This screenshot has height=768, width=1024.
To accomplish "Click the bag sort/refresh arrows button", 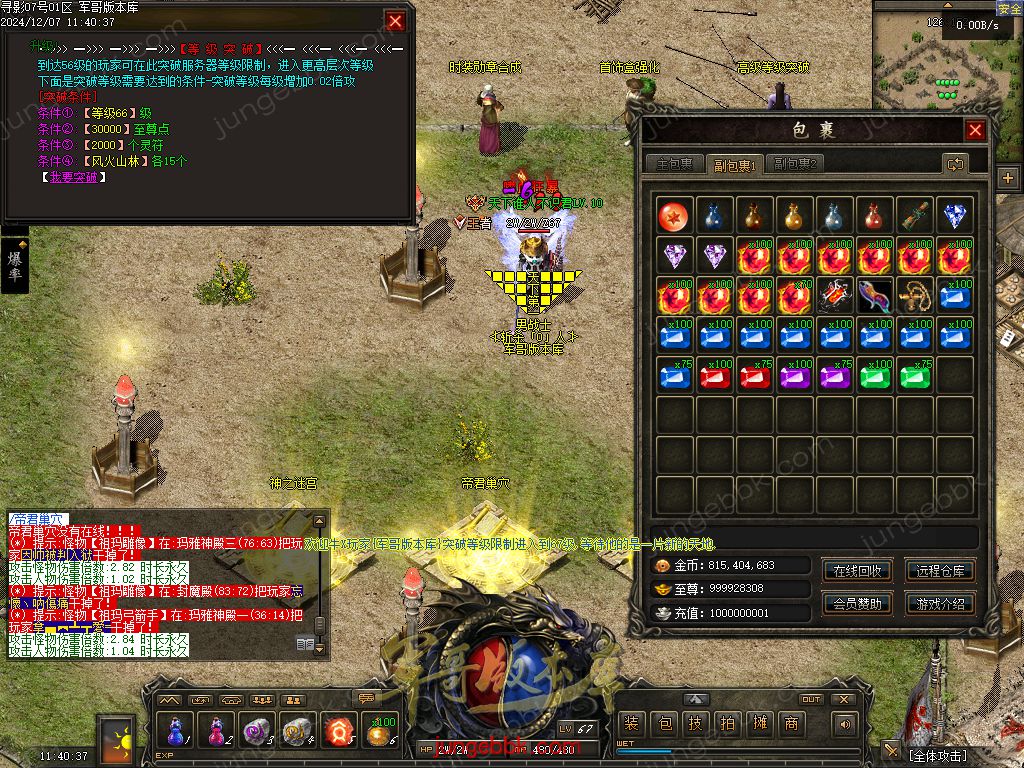I will [955, 164].
